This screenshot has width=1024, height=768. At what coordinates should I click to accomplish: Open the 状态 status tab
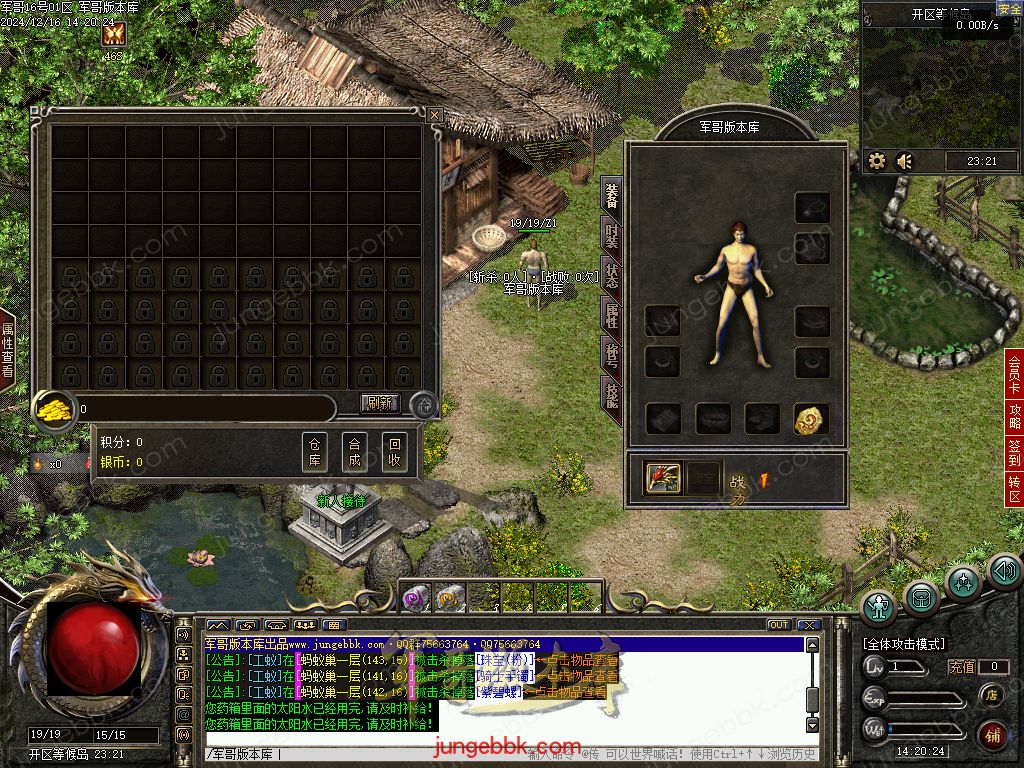612,277
